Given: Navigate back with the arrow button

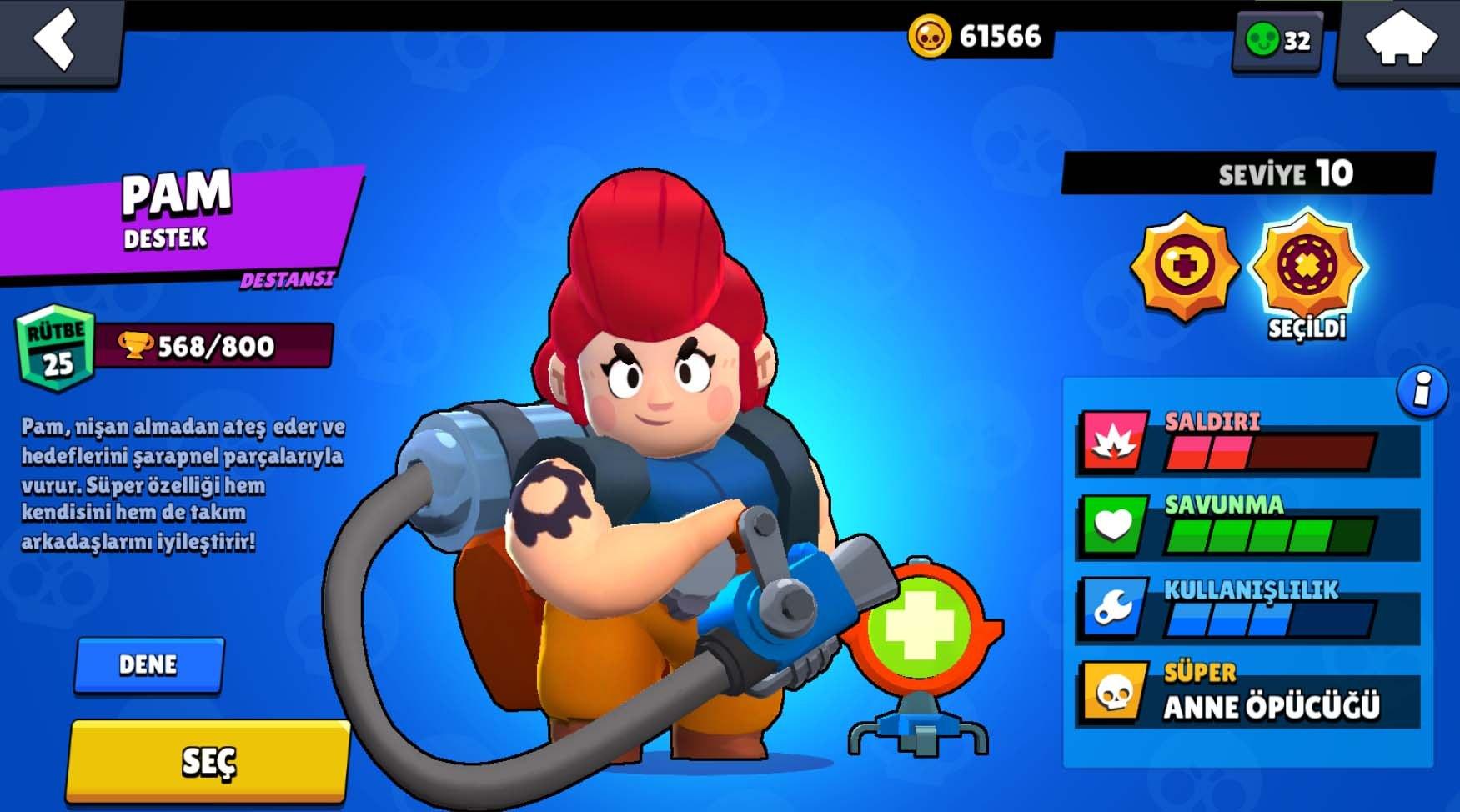Looking at the screenshot, I should tap(54, 38).
